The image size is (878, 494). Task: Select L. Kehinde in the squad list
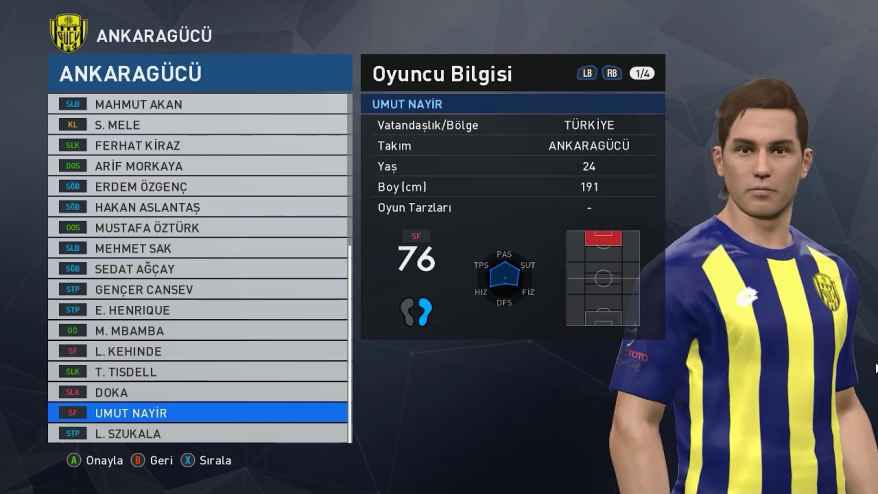click(198, 351)
